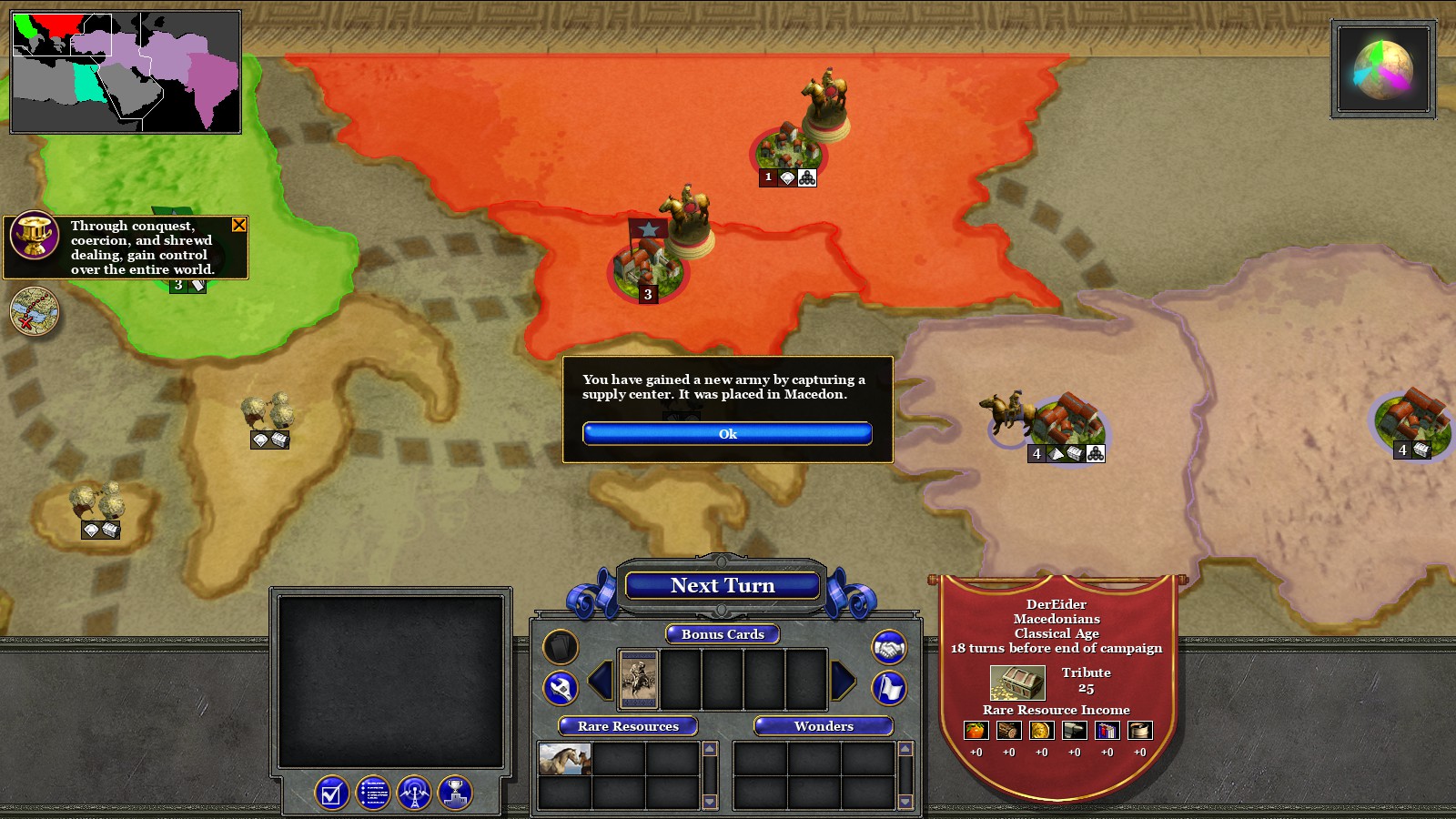This screenshot has width=1456, height=819.
Task: Open the wrench options icon
Action: [x=561, y=686]
